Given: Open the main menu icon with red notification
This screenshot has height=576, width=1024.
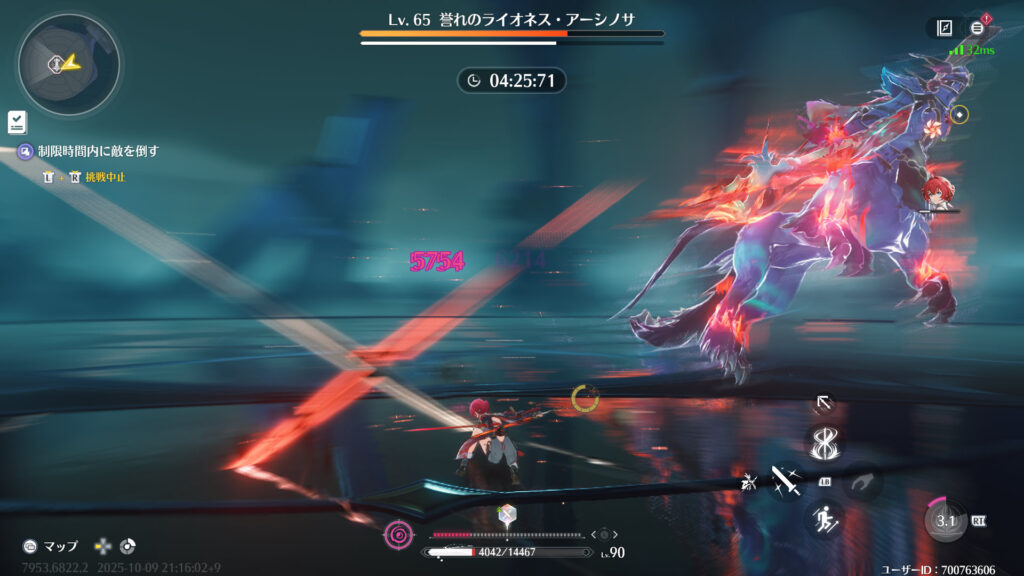Looking at the screenshot, I should 977,28.
